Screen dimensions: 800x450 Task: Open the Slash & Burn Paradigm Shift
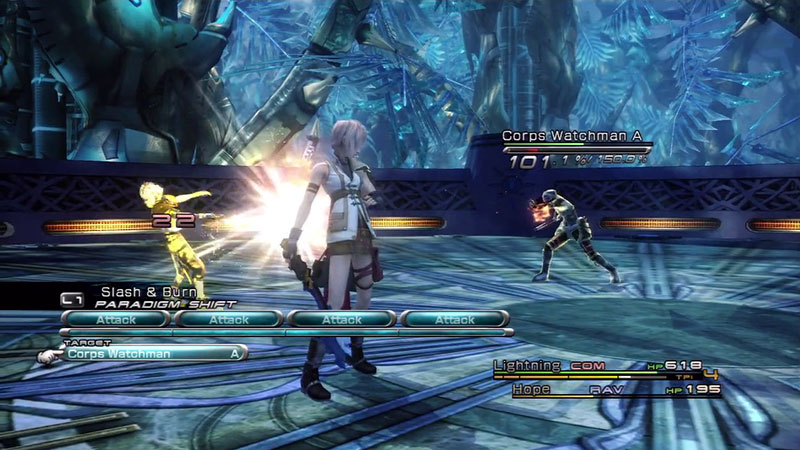(x=150, y=297)
